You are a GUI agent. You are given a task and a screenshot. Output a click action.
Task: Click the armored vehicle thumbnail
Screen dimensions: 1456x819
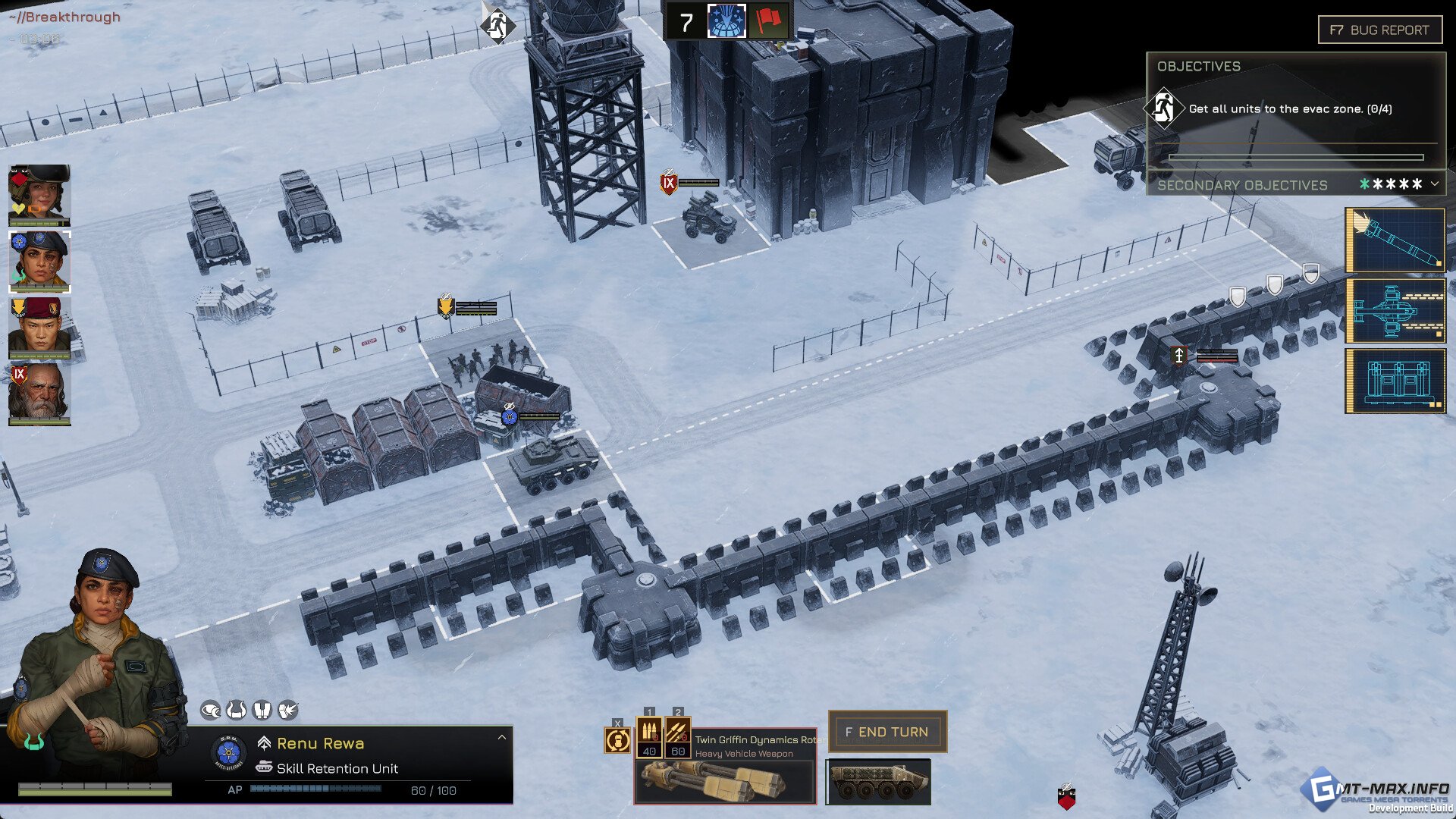pyautogui.click(x=878, y=782)
